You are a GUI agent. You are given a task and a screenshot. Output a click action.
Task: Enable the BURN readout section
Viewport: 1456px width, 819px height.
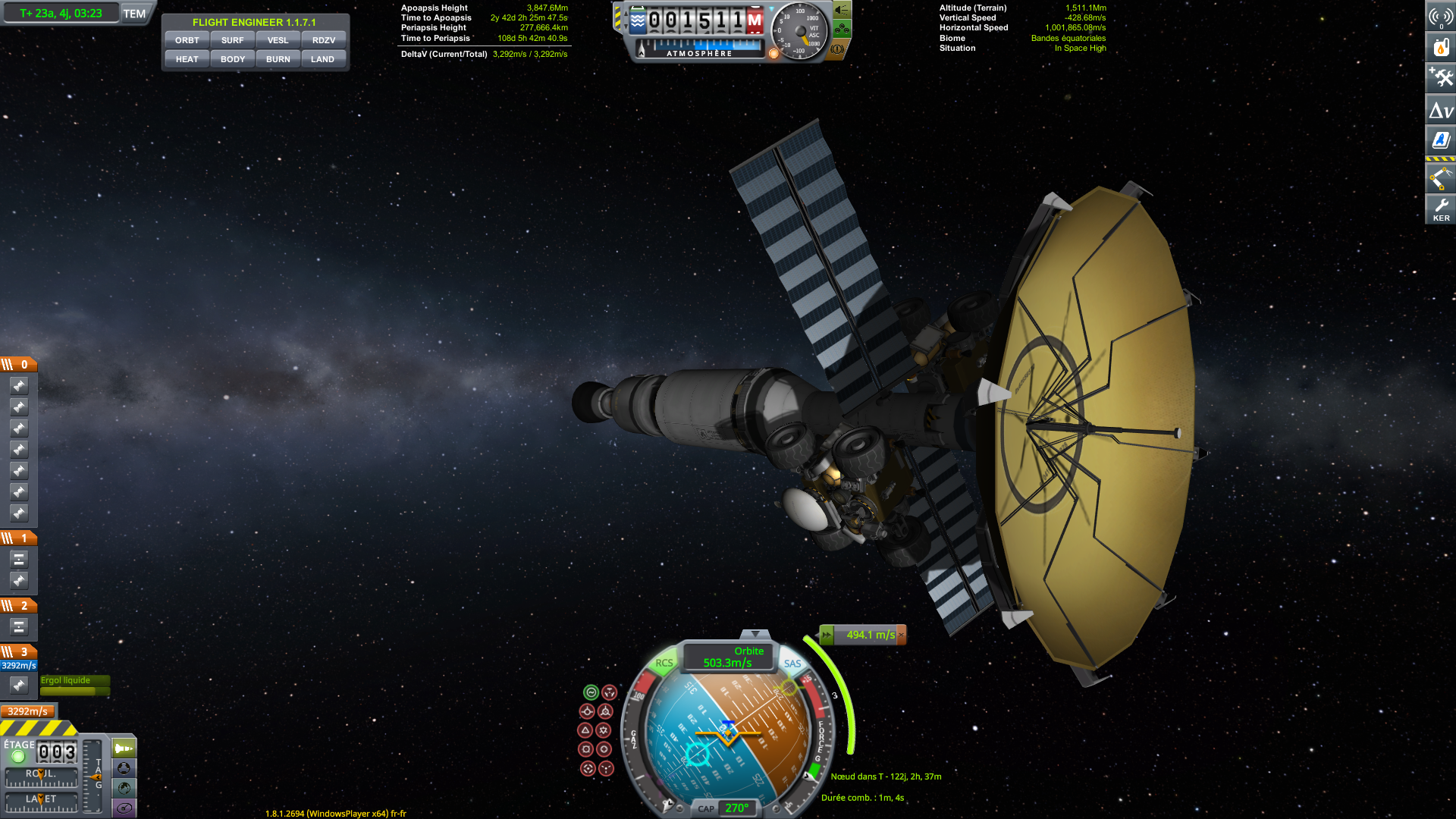point(278,59)
